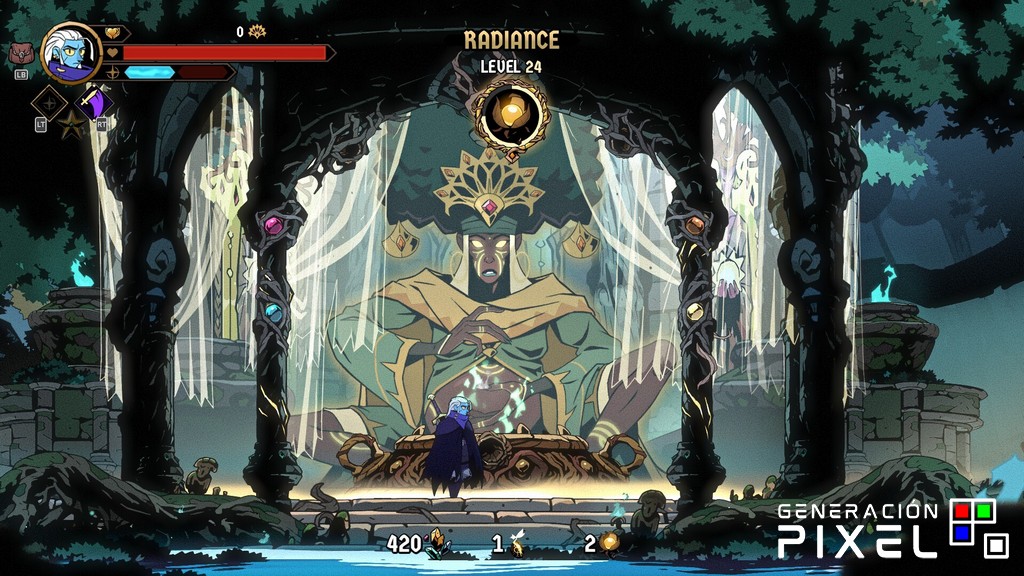Click the golden lotus counter icon
1024x576 pixels.
pos(257,32)
